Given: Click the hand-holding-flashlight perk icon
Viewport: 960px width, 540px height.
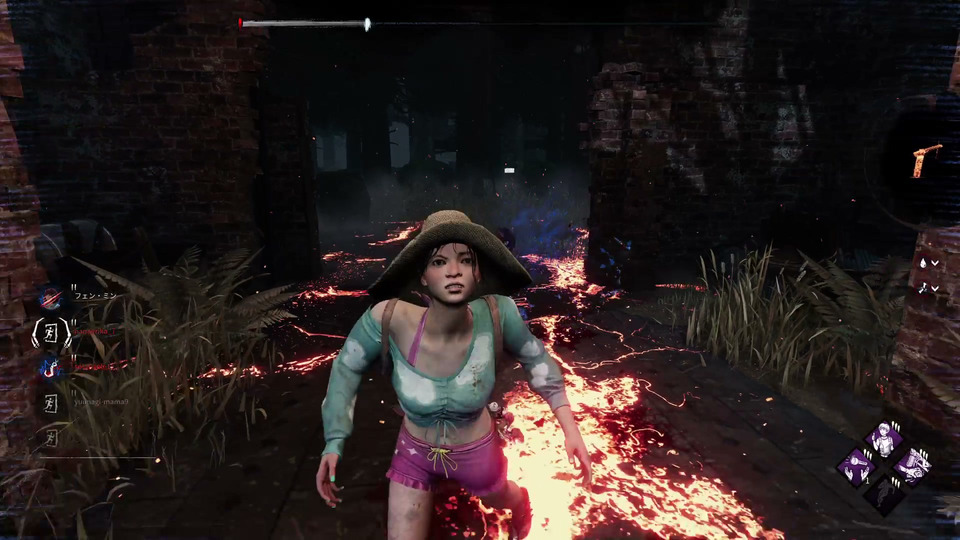Looking at the screenshot, I should pyautogui.click(x=912, y=466).
